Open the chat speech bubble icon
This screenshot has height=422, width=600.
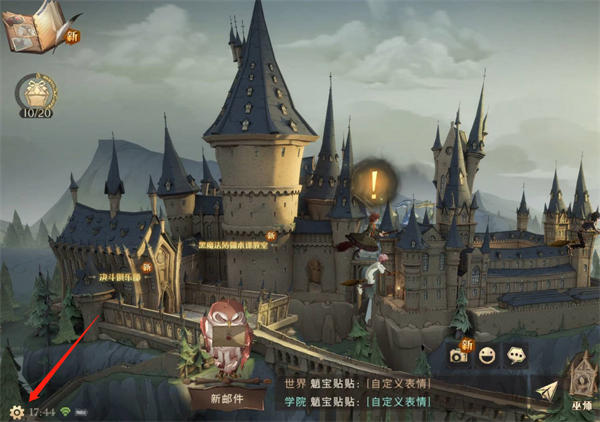coord(516,355)
